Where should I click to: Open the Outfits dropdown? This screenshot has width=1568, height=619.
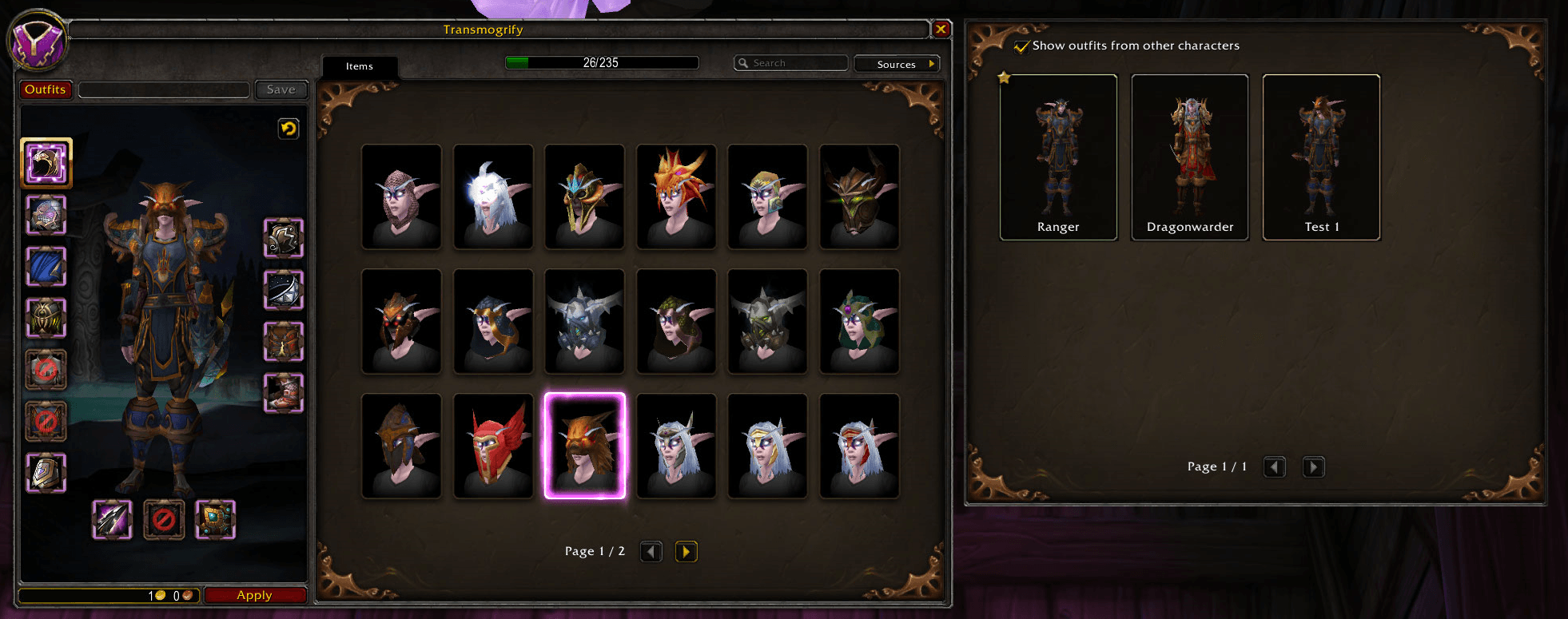pos(46,89)
